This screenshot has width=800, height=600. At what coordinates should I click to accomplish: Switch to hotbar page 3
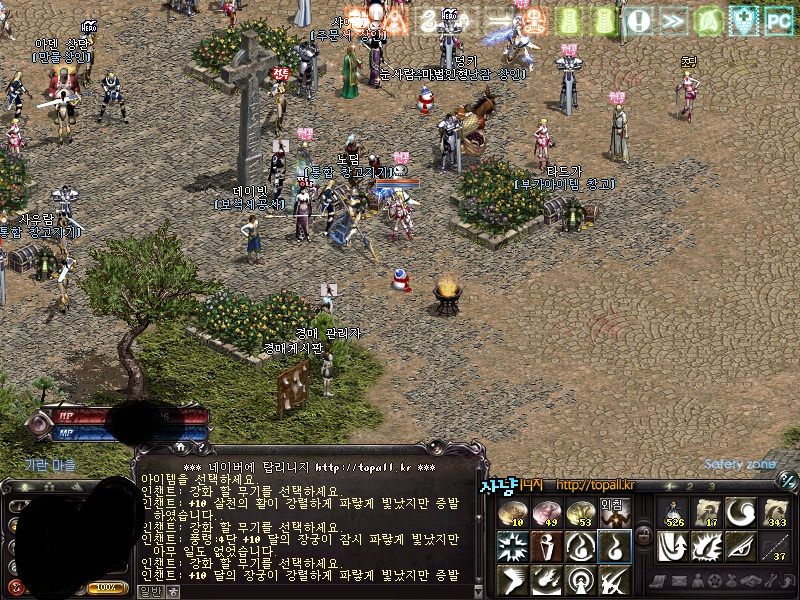click(x=711, y=486)
